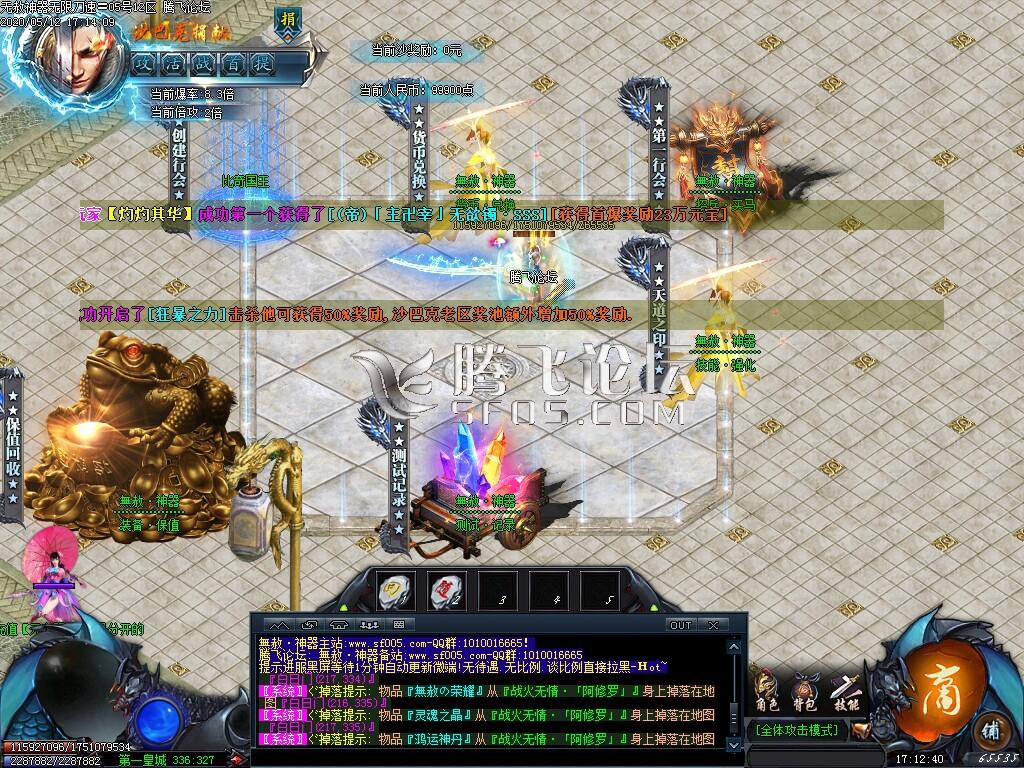Click the orange 商 shop orb
This screenshot has width=1024, height=768.
[x=939, y=671]
